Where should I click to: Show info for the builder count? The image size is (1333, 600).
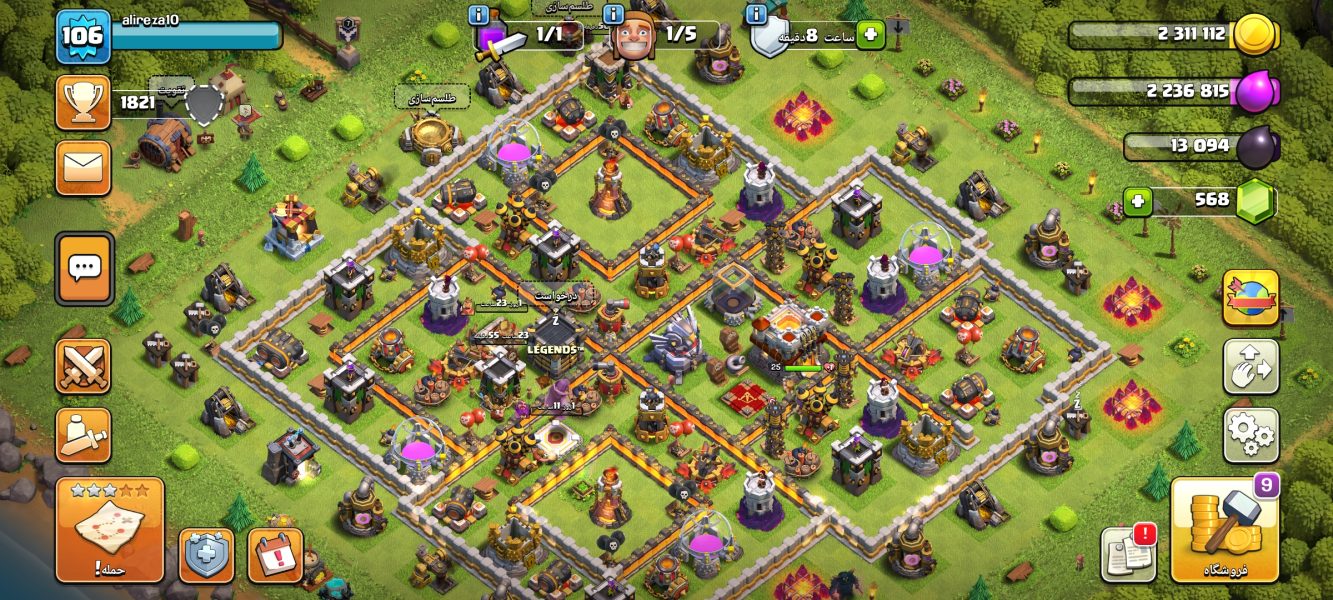click(614, 14)
